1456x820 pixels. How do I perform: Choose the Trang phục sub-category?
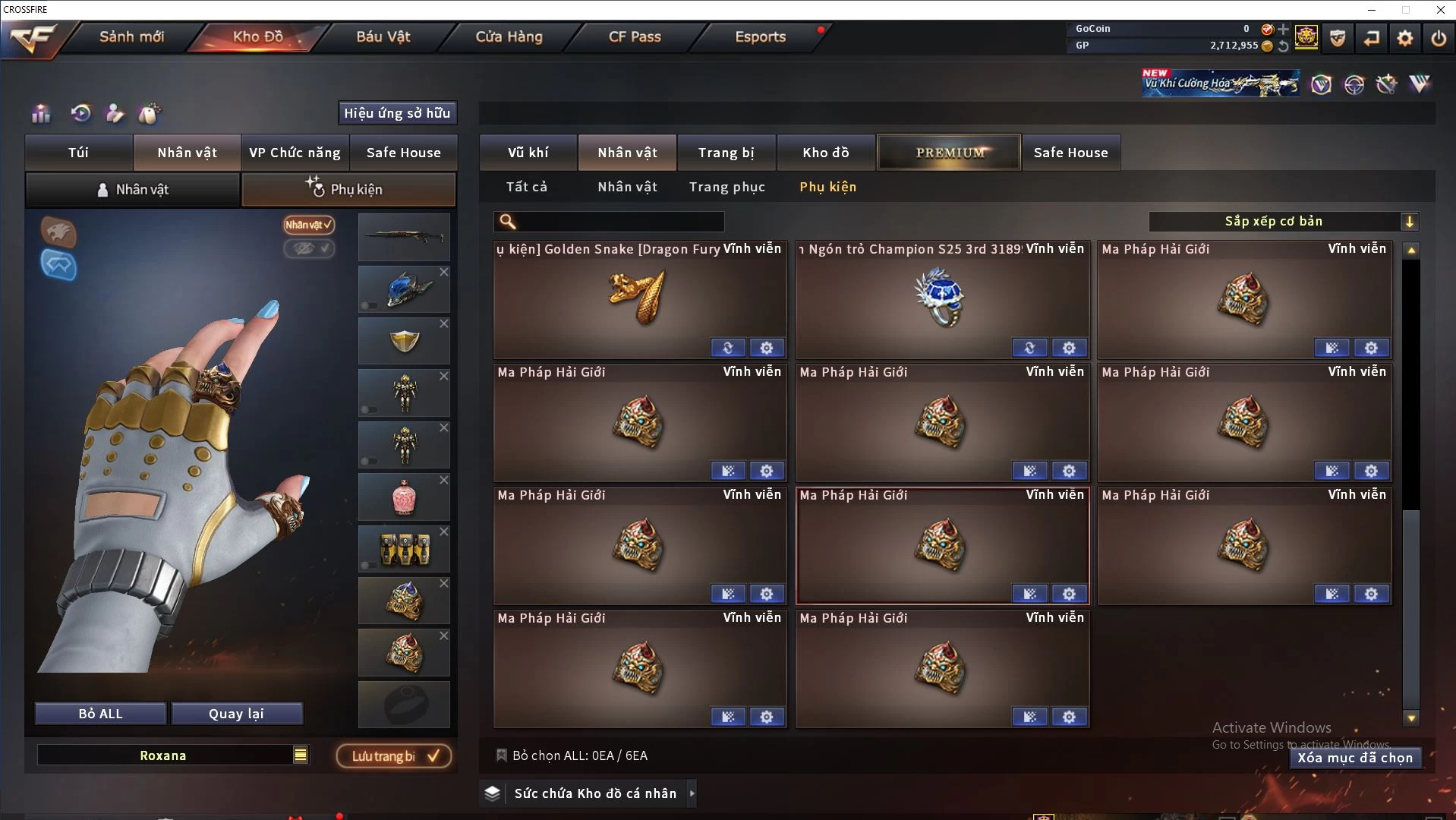point(726,187)
